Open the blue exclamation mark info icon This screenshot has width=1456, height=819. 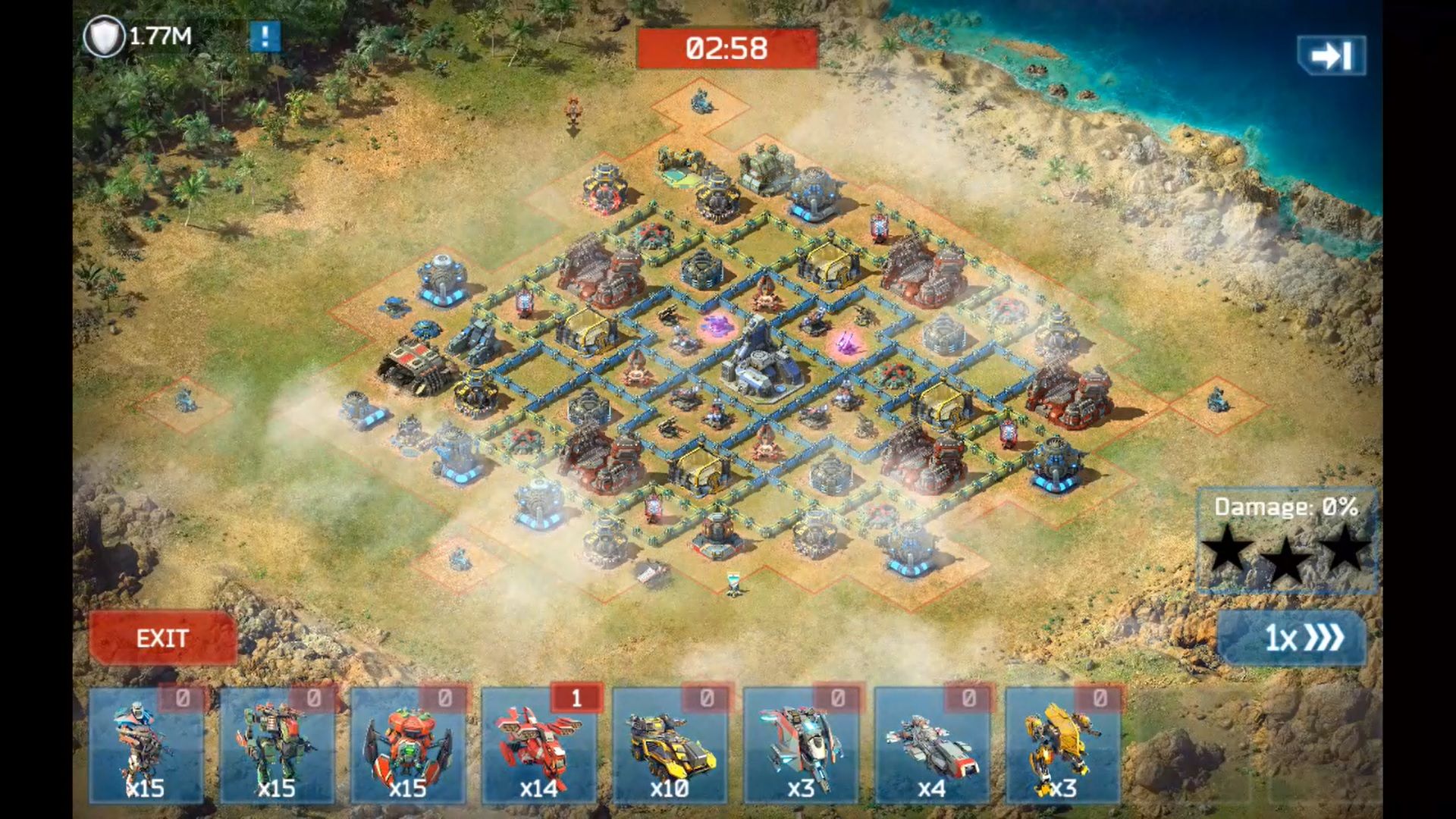click(265, 36)
